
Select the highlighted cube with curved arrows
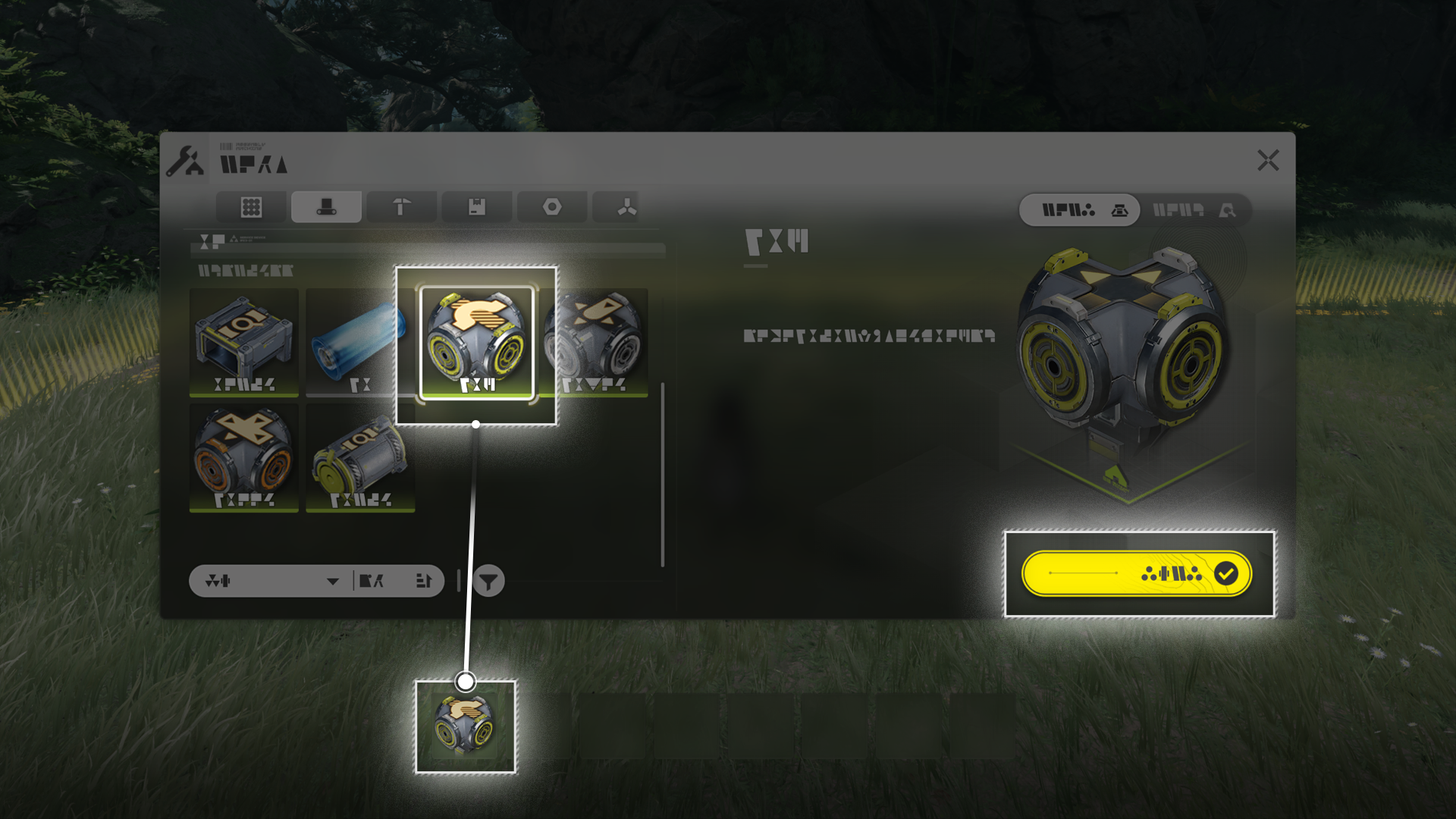tap(476, 342)
